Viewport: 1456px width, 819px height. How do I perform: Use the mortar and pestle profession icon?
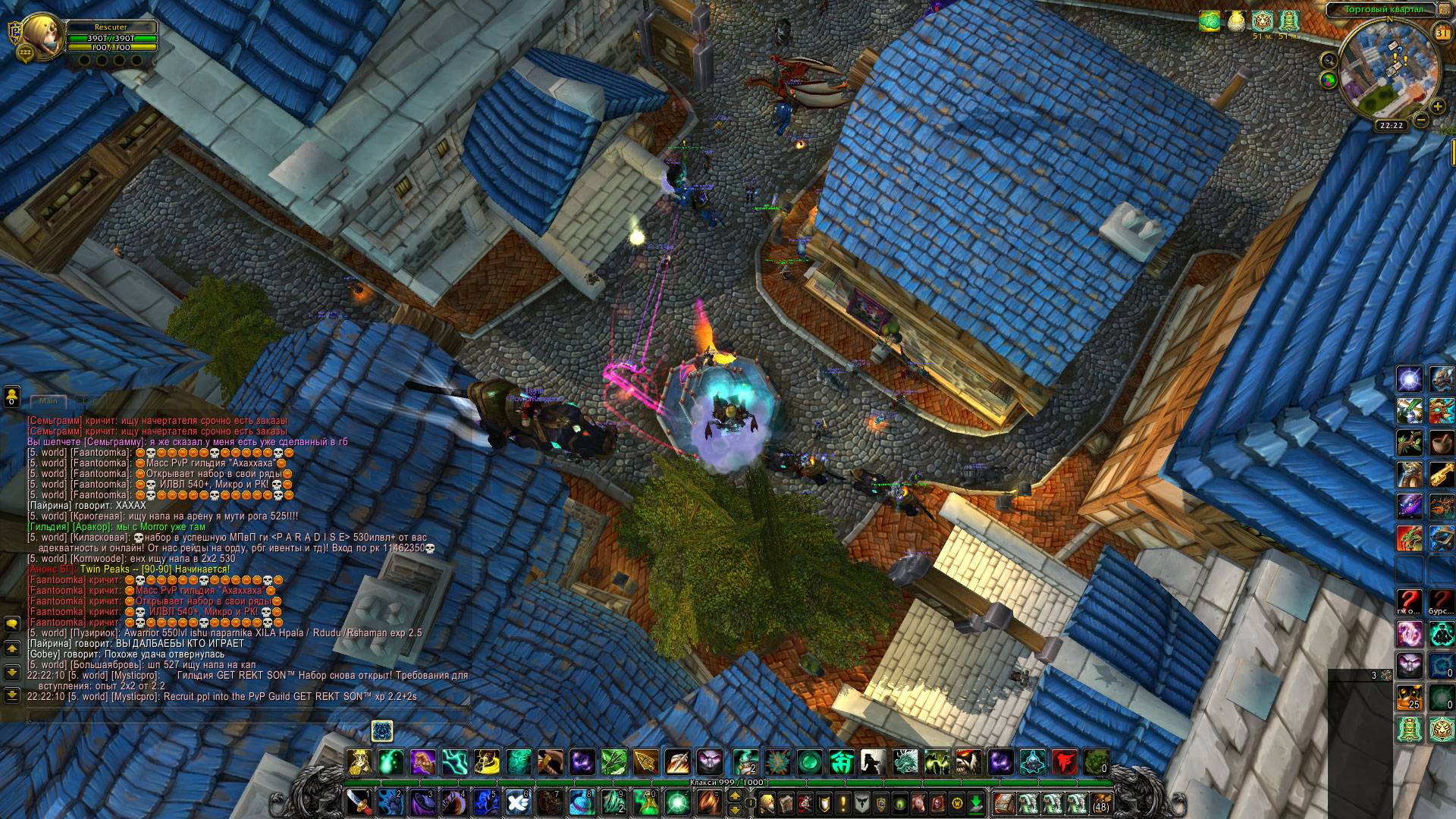pyautogui.click(x=1442, y=441)
